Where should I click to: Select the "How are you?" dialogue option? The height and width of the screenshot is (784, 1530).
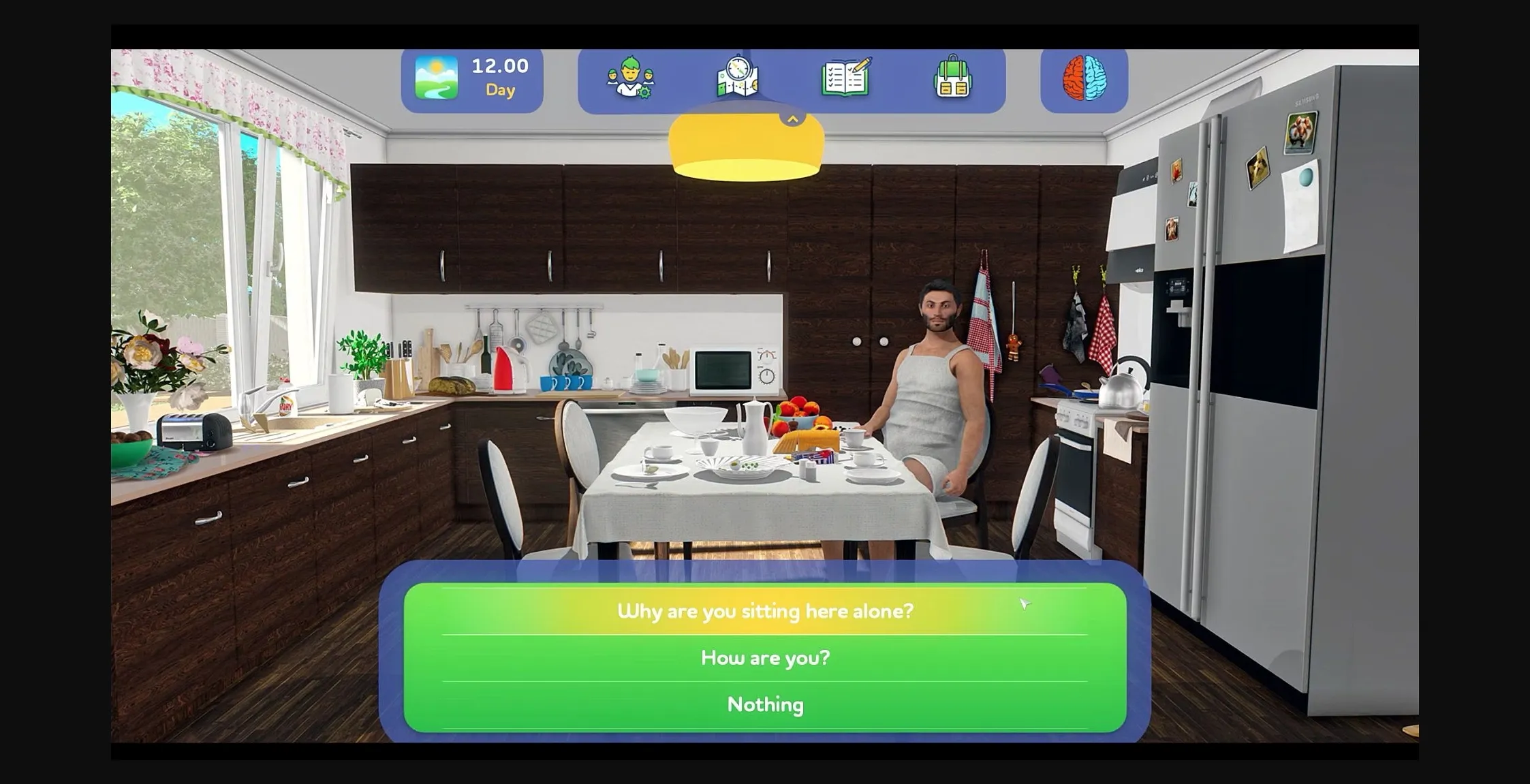click(x=765, y=657)
